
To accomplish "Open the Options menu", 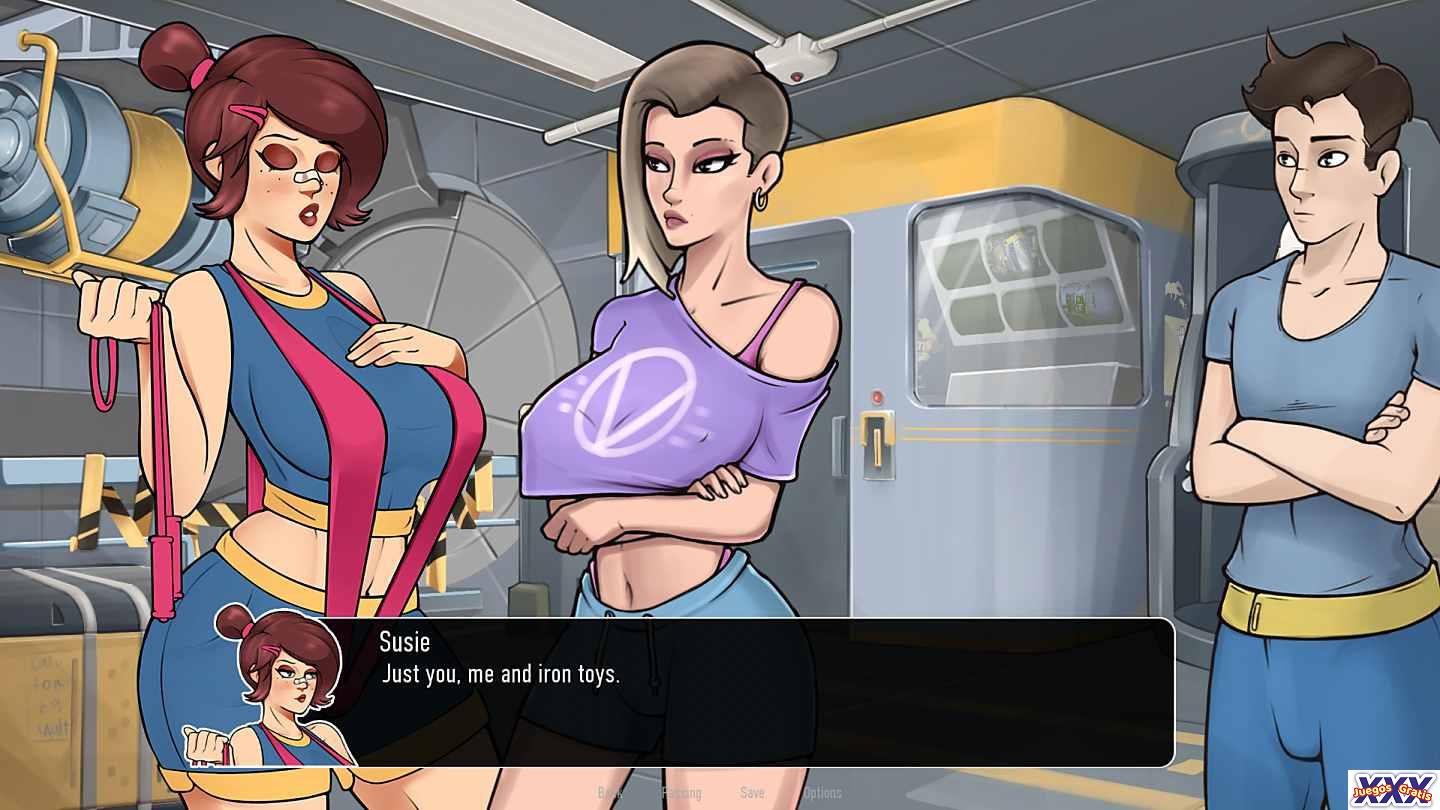I will (822, 793).
